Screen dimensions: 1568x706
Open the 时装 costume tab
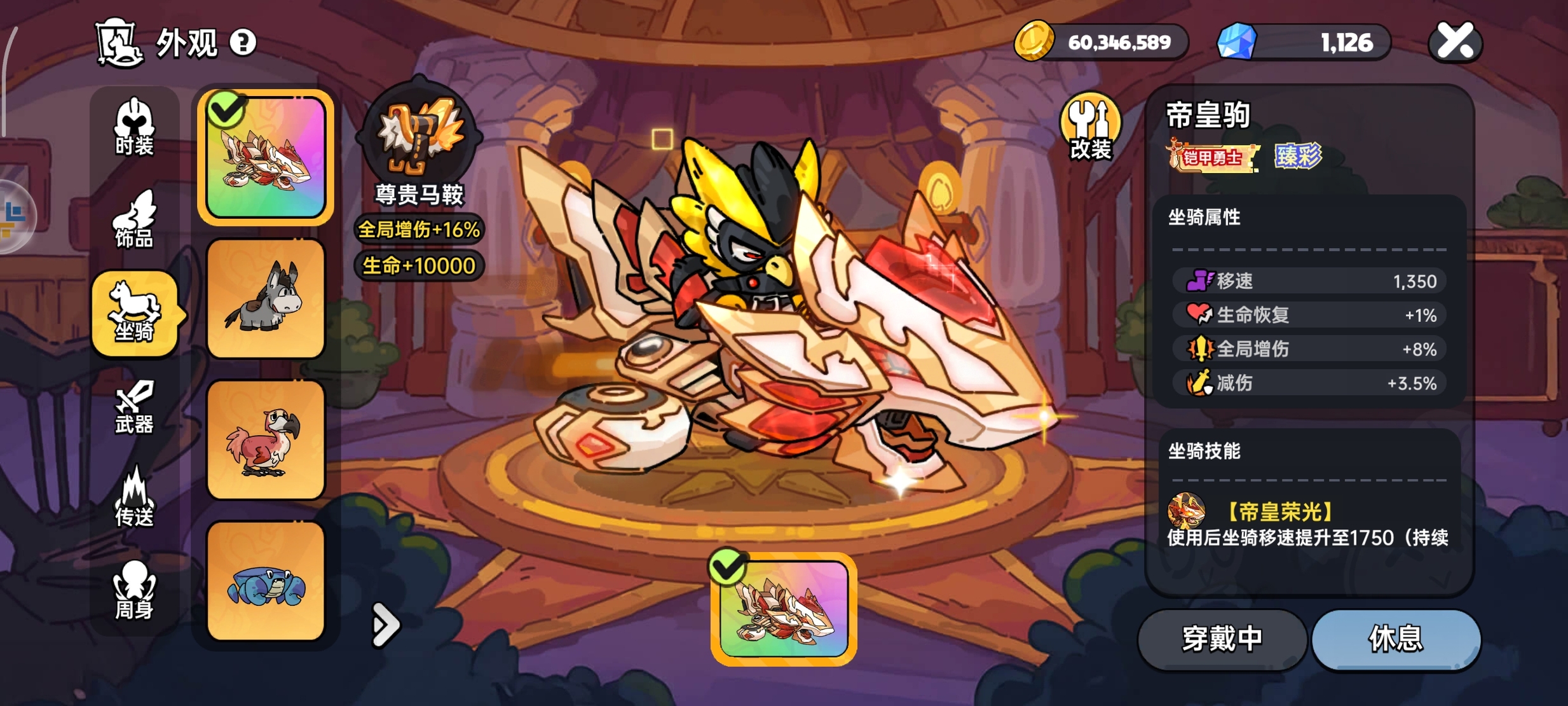(x=134, y=127)
